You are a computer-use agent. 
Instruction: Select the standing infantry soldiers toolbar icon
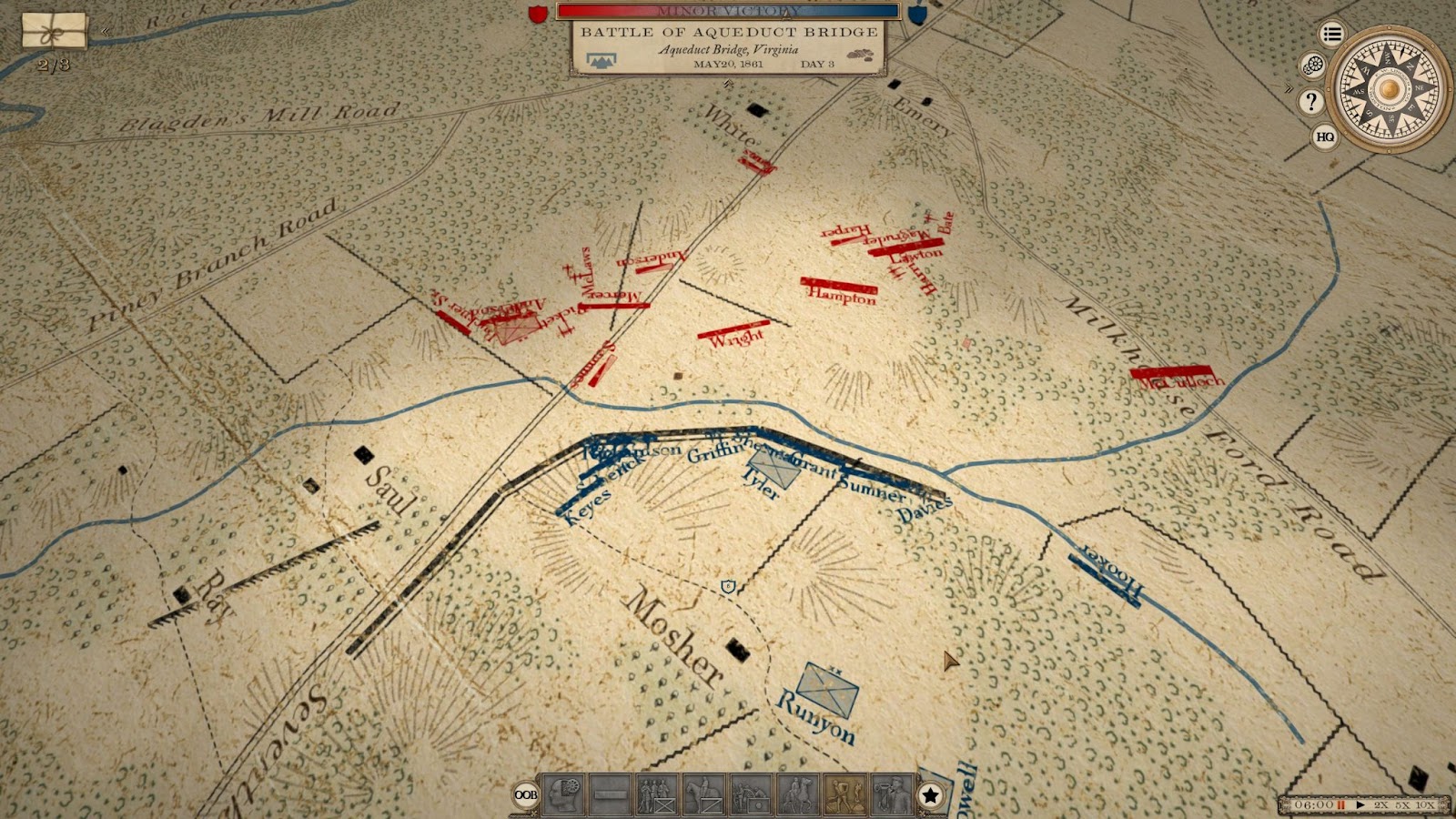coord(656,795)
